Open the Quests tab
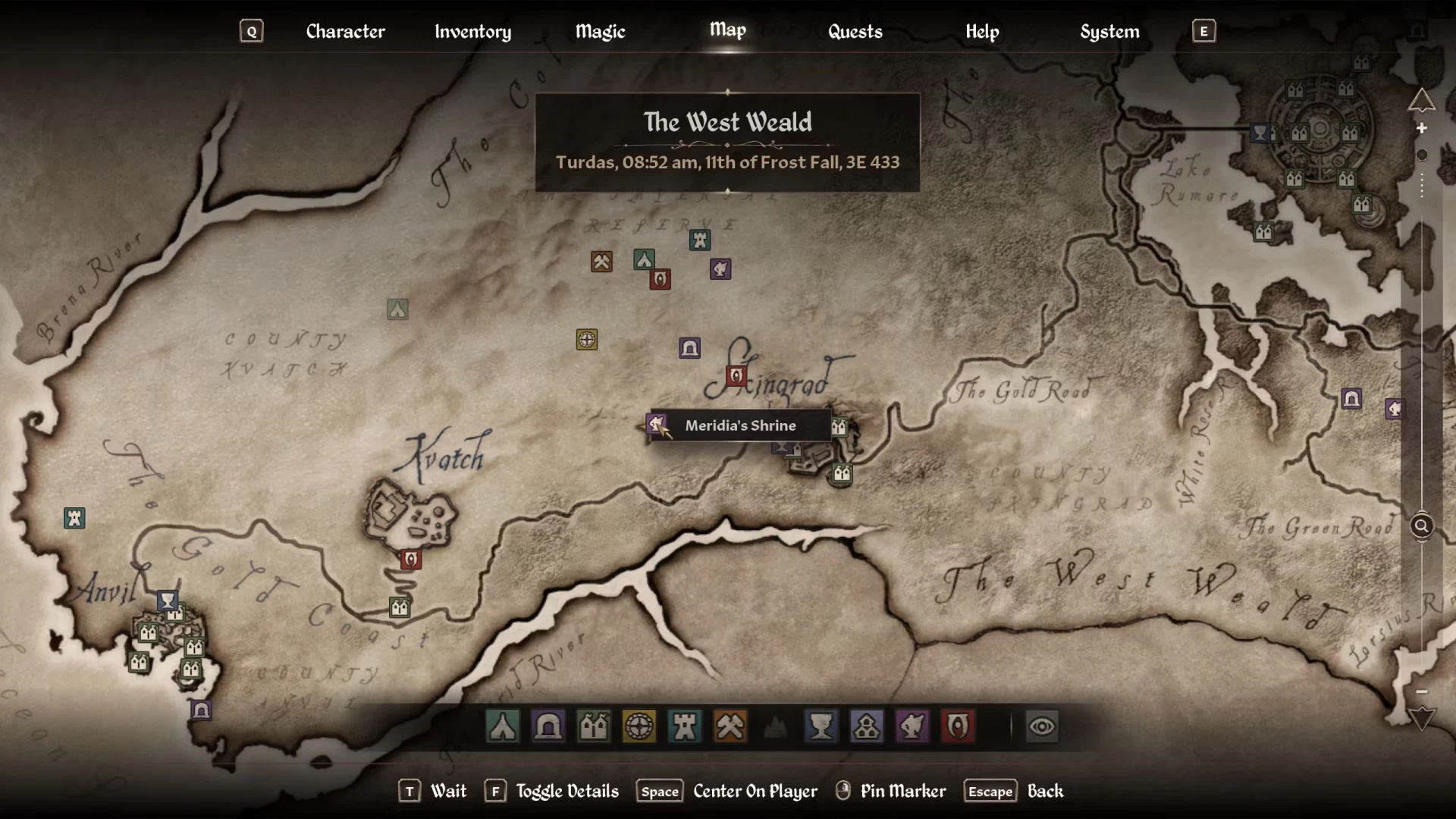This screenshot has height=819, width=1456. 855,31
